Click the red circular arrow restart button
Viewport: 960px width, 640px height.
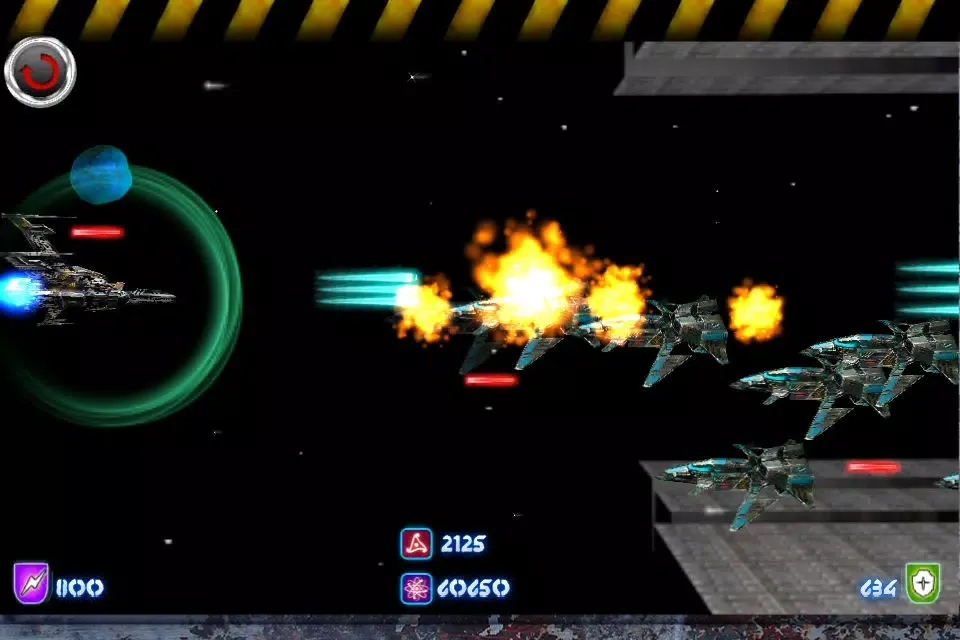click(39, 72)
